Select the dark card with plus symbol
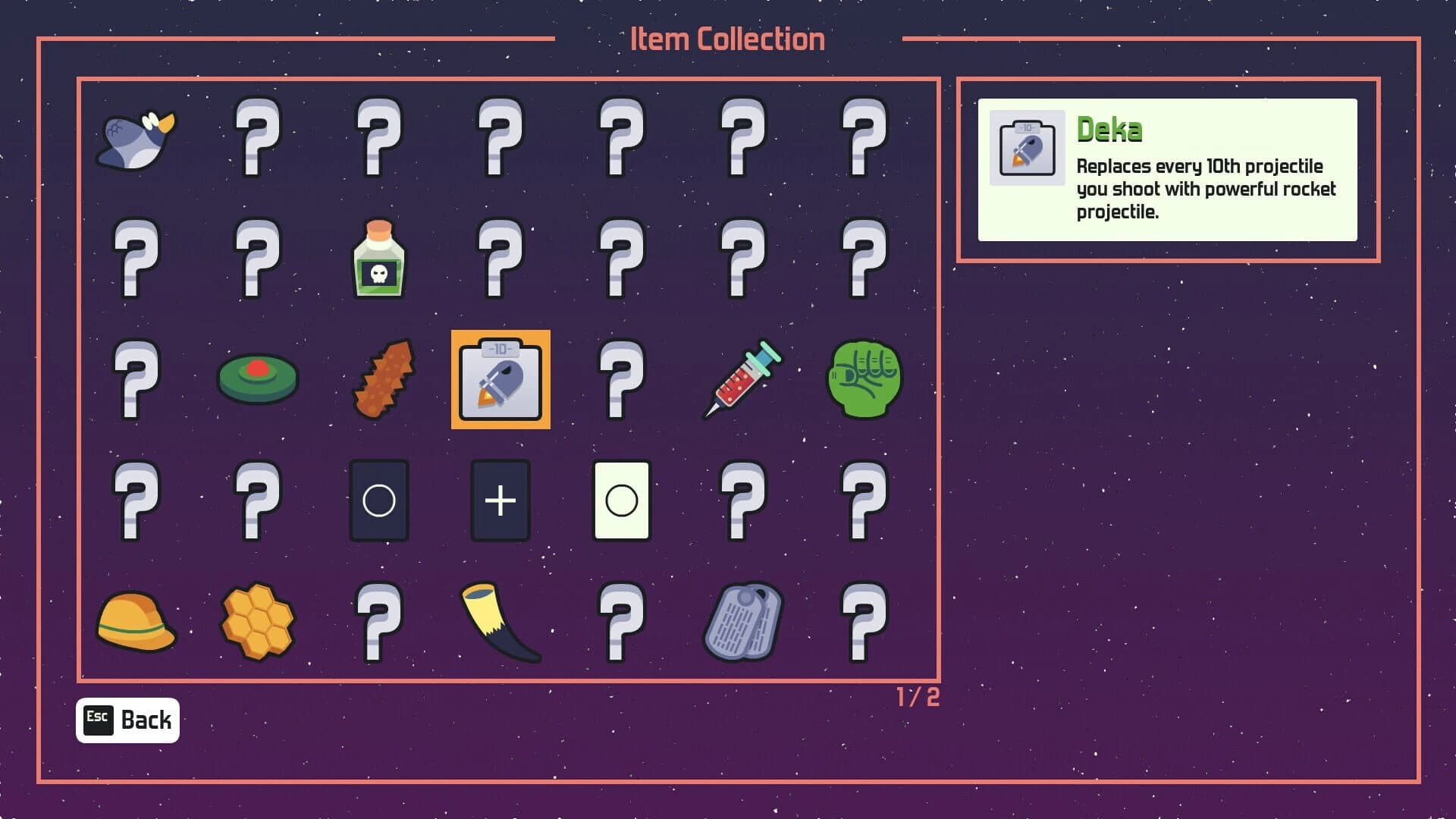This screenshot has width=1456, height=819. point(500,502)
